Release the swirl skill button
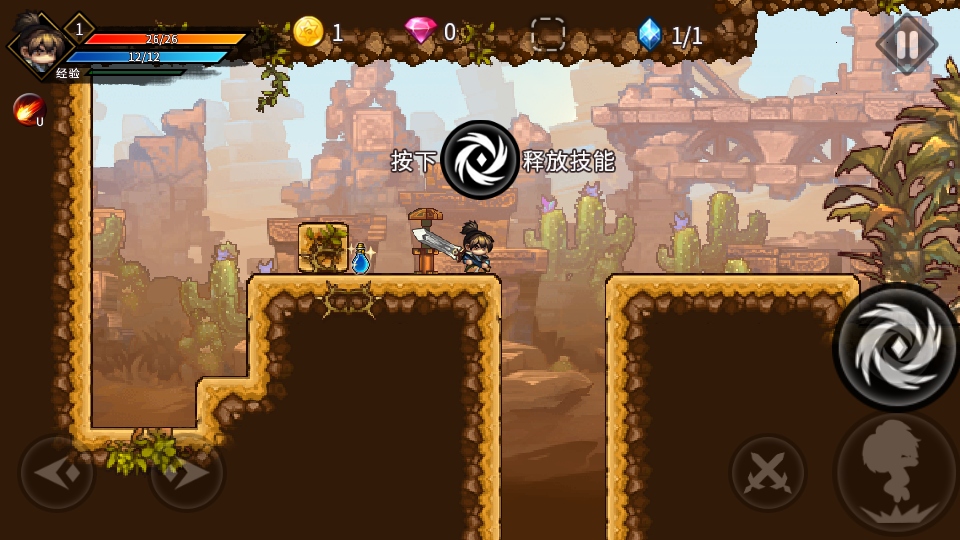This screenshot has height=540, width=960. click(x=895, y=347)
